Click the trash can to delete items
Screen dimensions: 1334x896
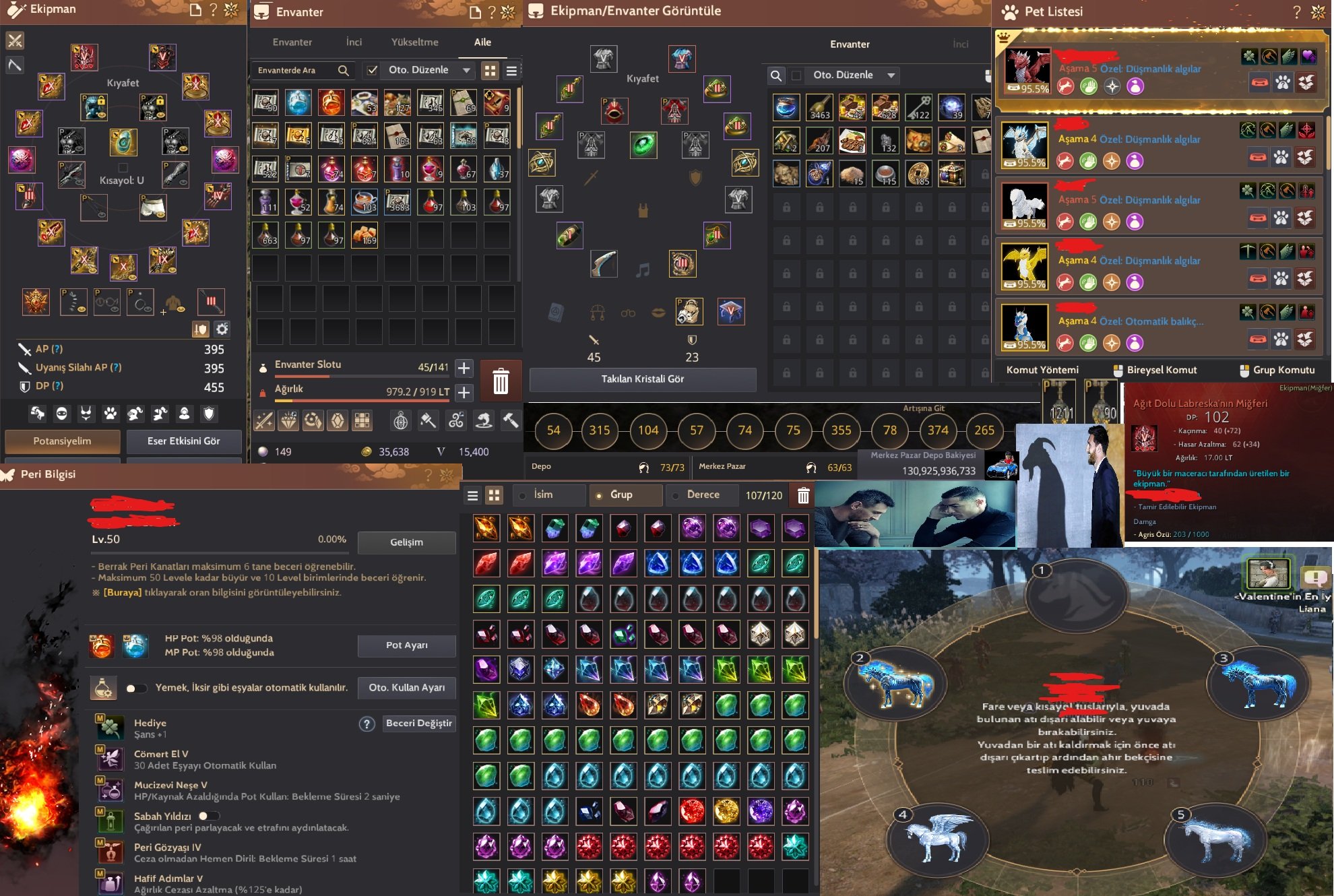pos(501,381)
